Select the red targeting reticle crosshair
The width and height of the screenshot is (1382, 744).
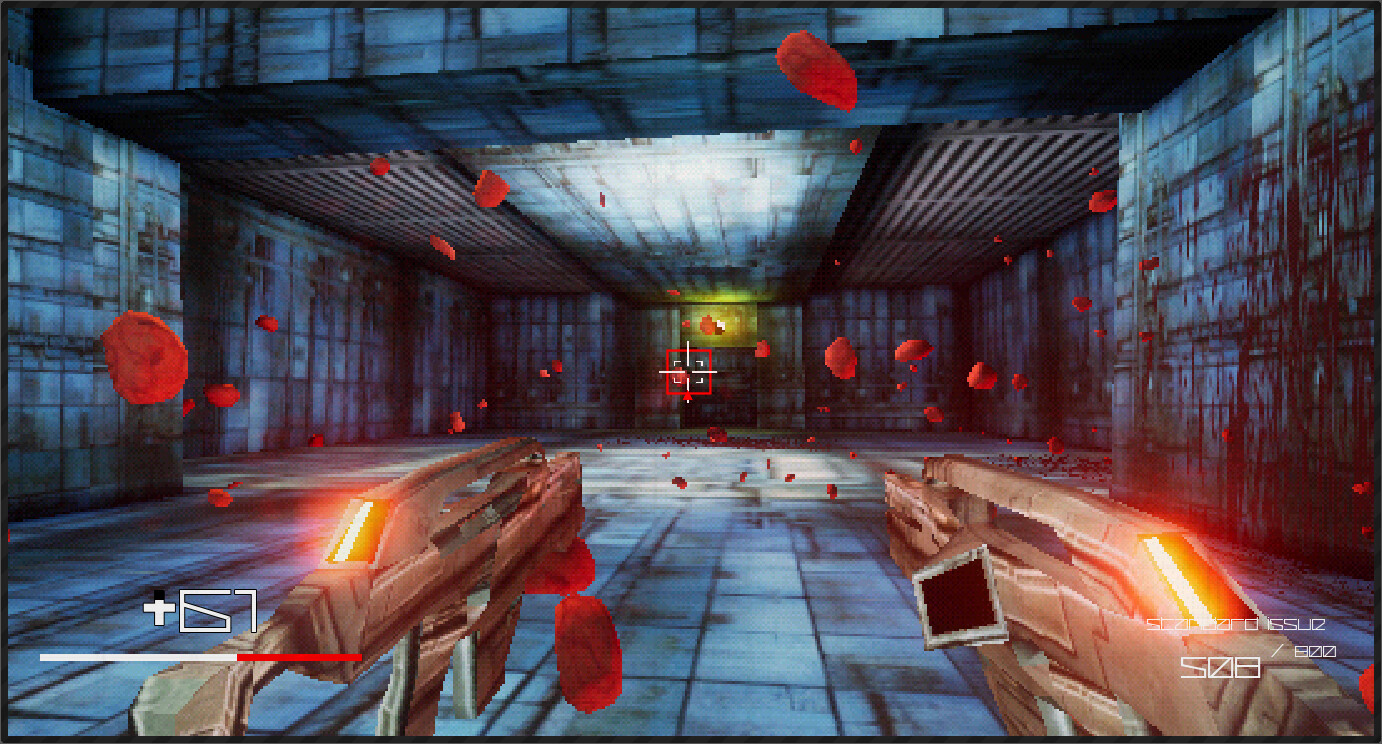[688, 370]
